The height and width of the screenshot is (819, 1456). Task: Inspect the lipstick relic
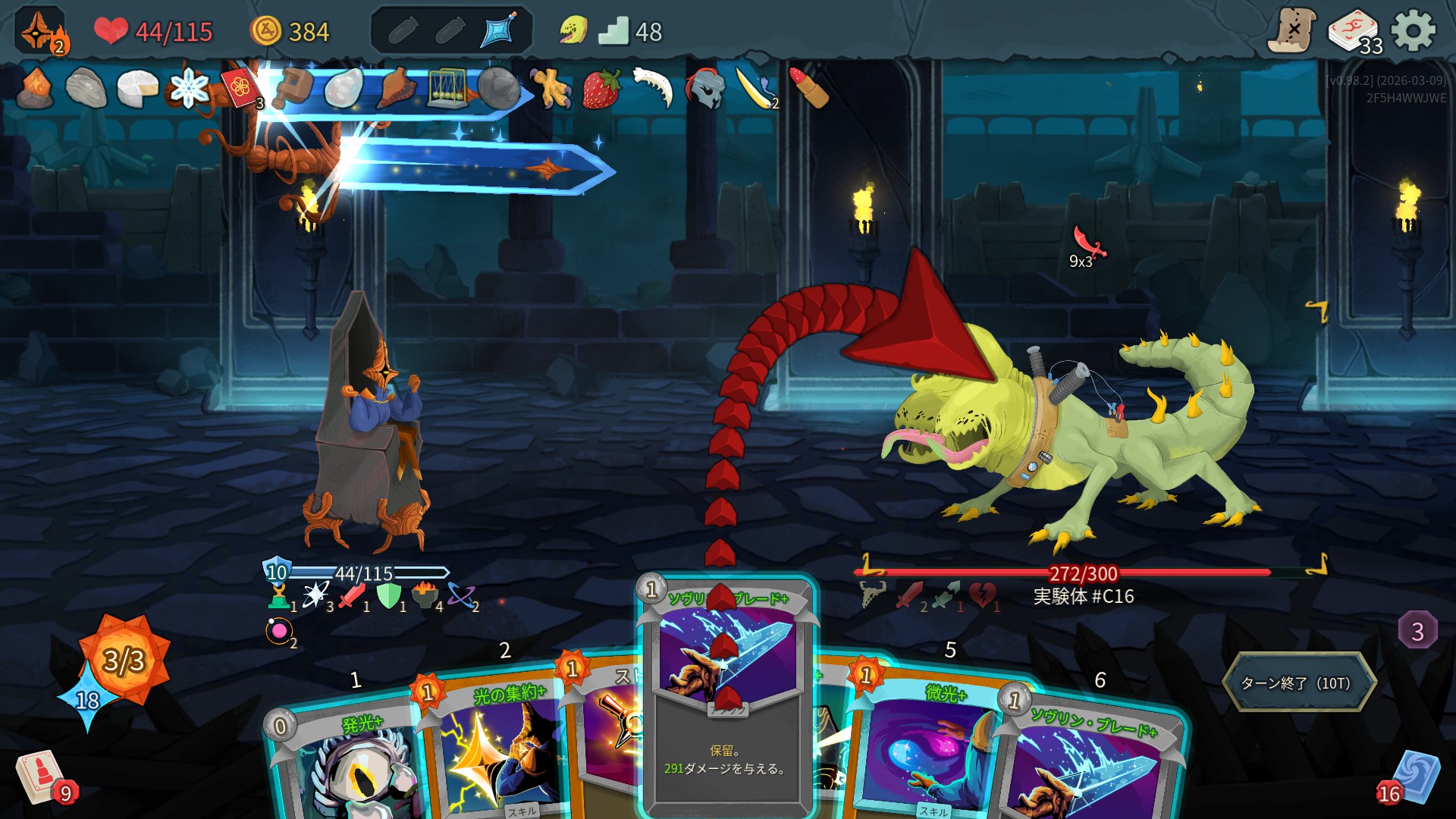point(808,89)
